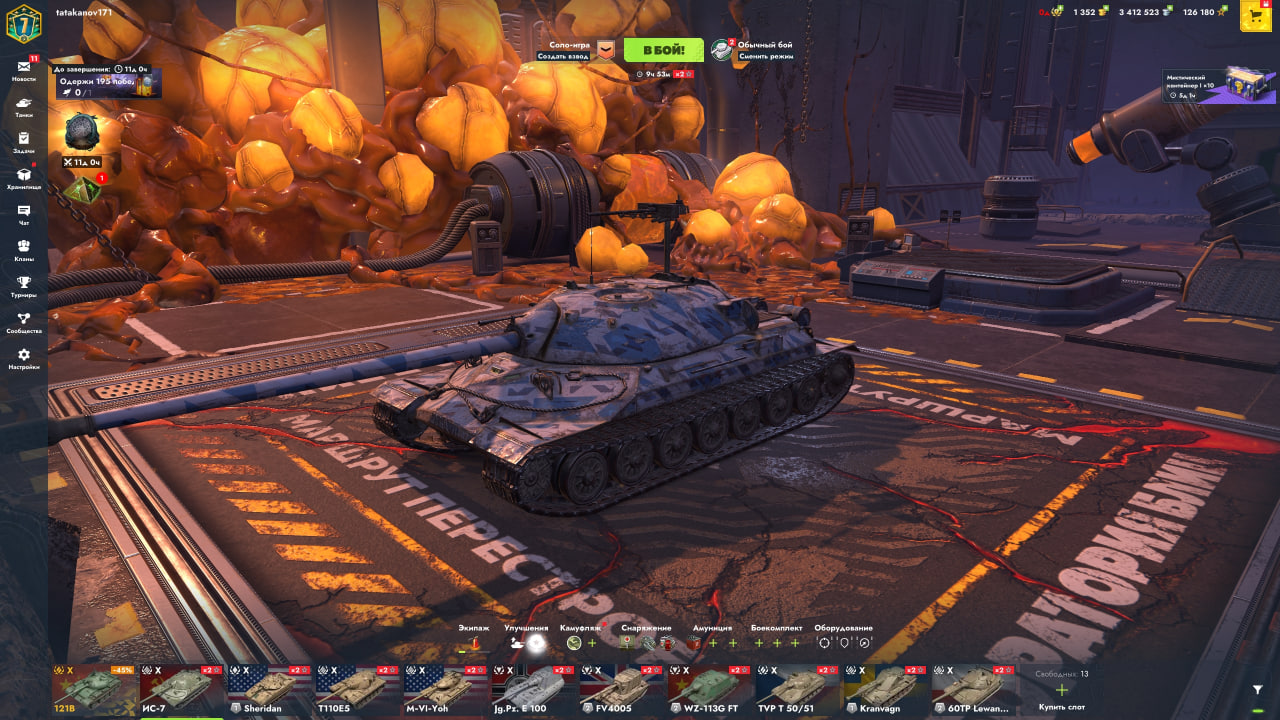Choose the FV4005 tank slot

coord(622,689)
